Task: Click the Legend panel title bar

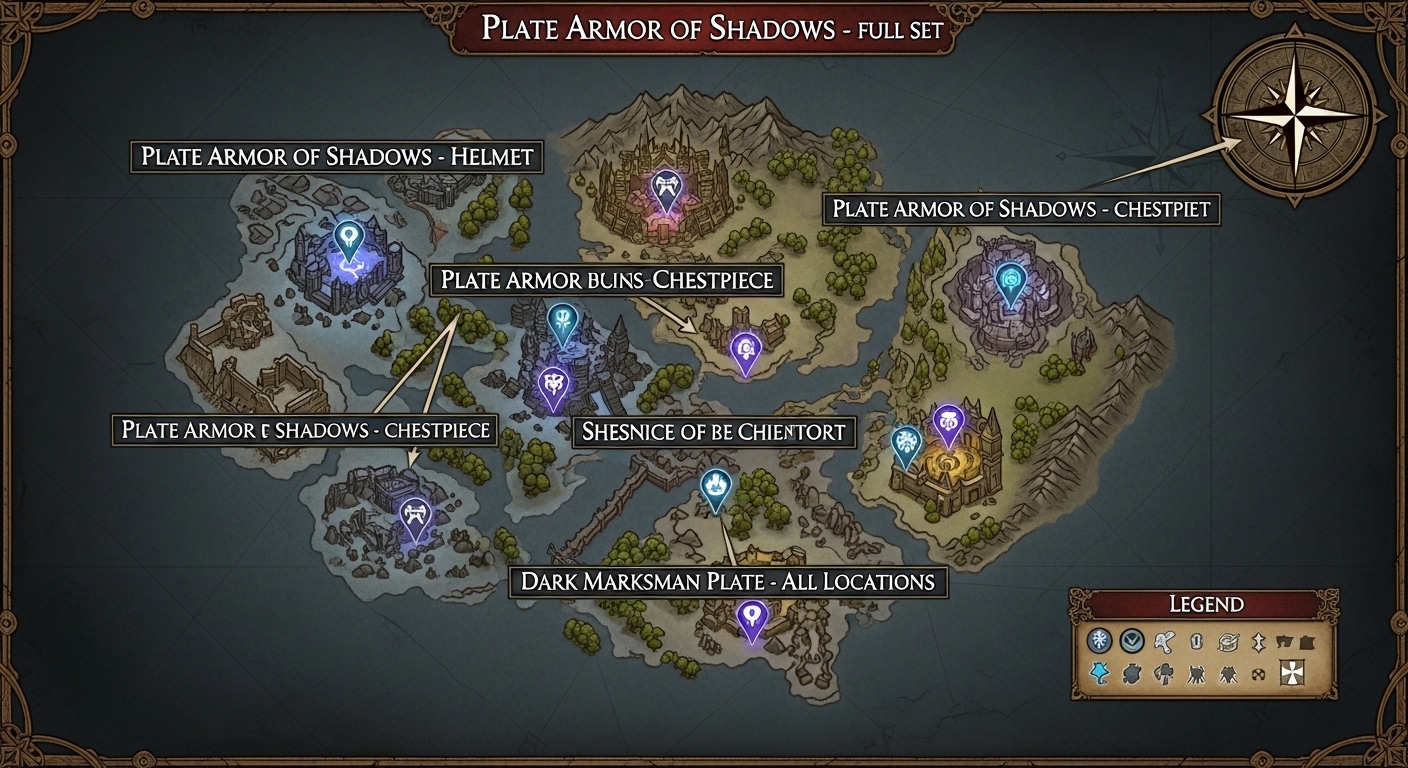Action: pyautogui.click(x=1206, y=604)
